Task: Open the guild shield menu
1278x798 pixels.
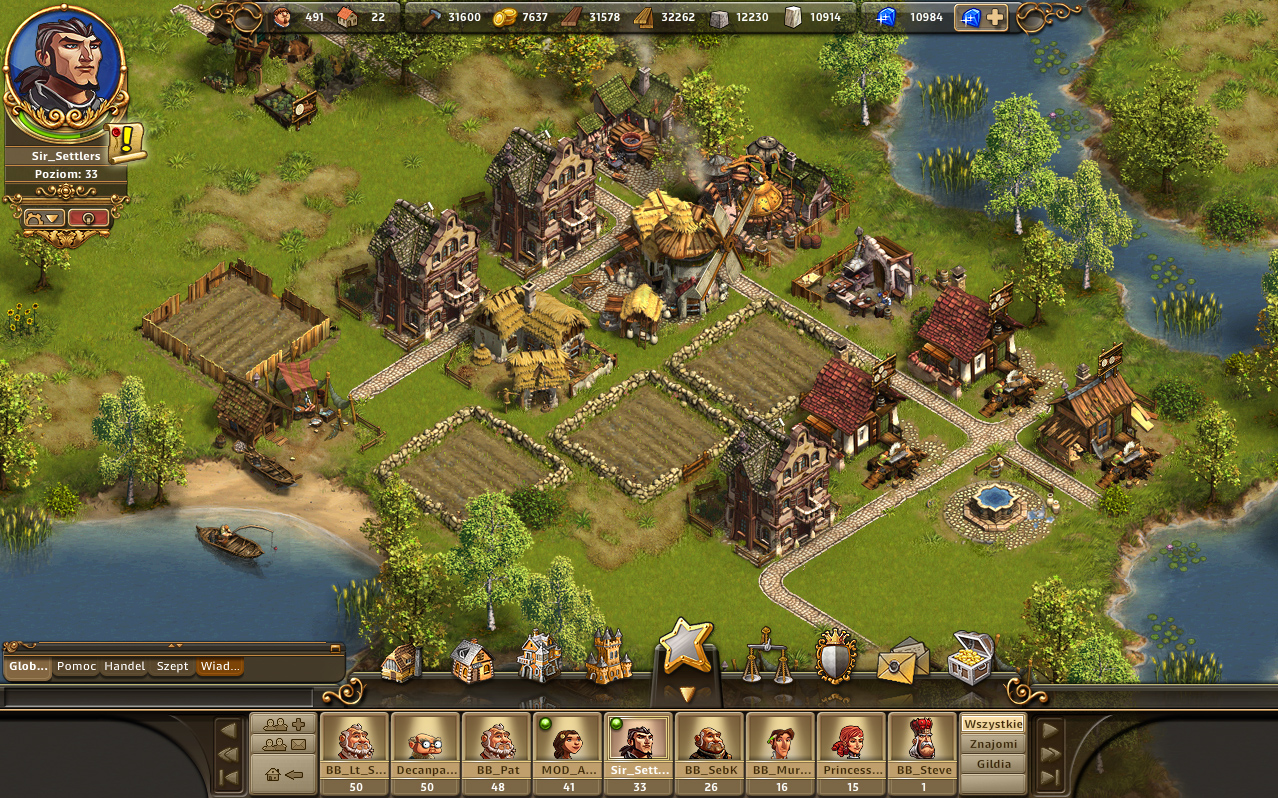Action: click(x=835, y=658)
